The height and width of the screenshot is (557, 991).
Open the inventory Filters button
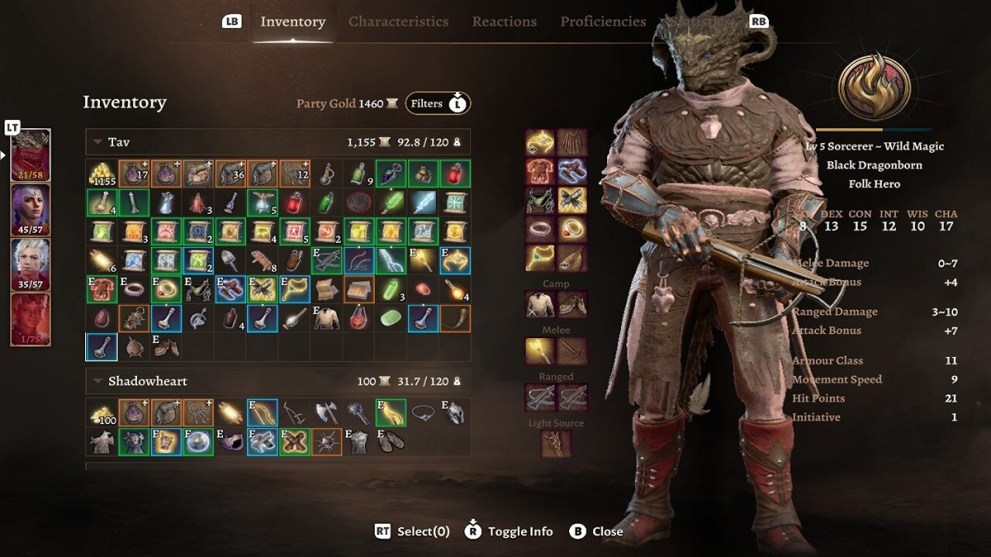(x=437, y=103)
